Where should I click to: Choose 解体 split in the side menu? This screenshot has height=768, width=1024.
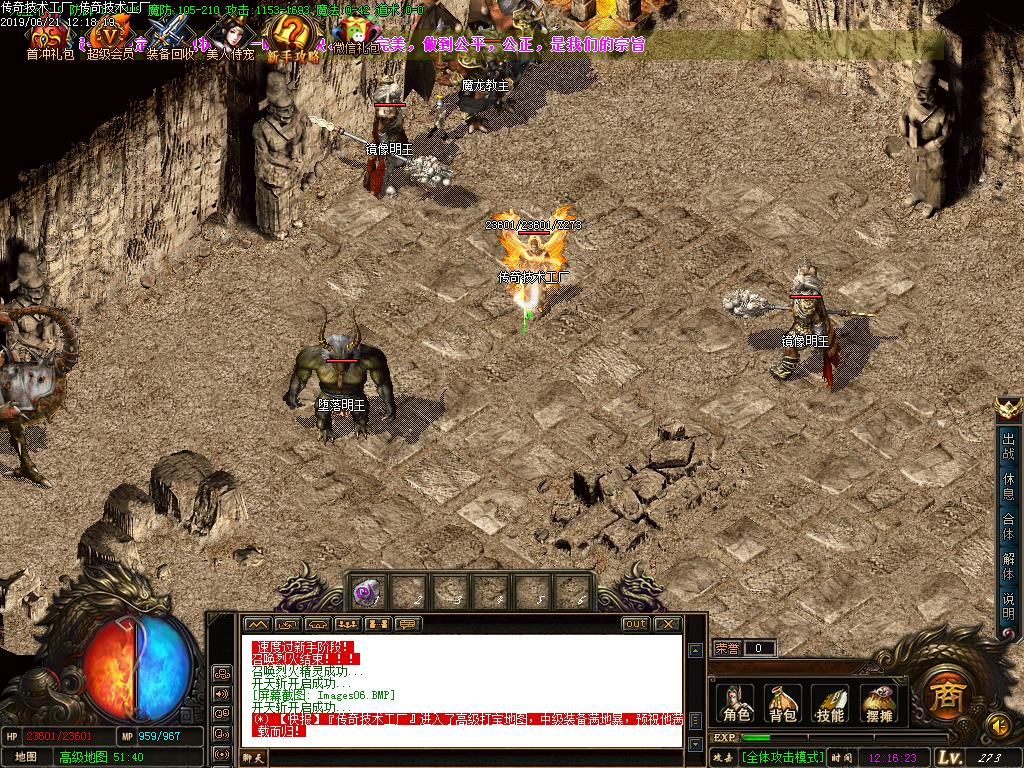tap(1008, 566)
